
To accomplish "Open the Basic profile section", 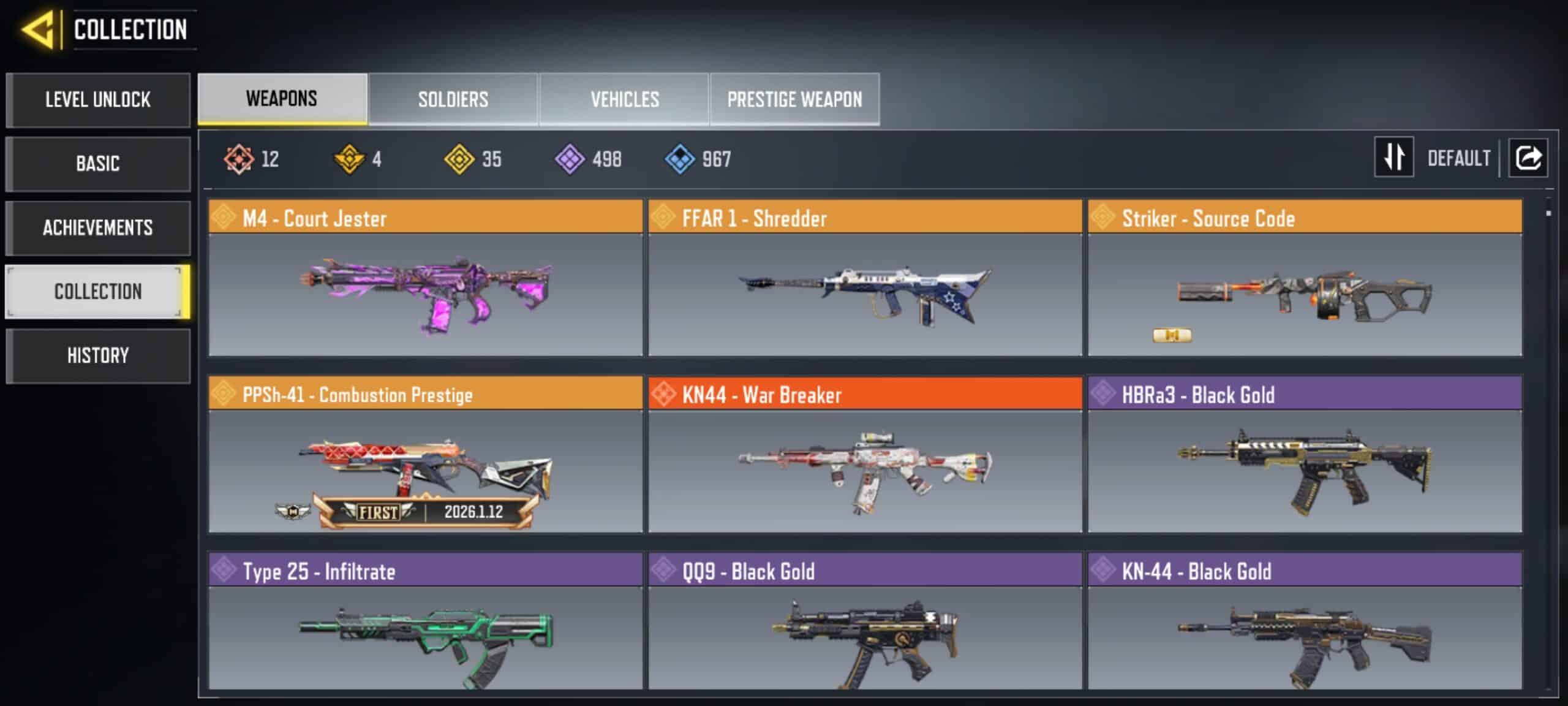I will point(98,164).
